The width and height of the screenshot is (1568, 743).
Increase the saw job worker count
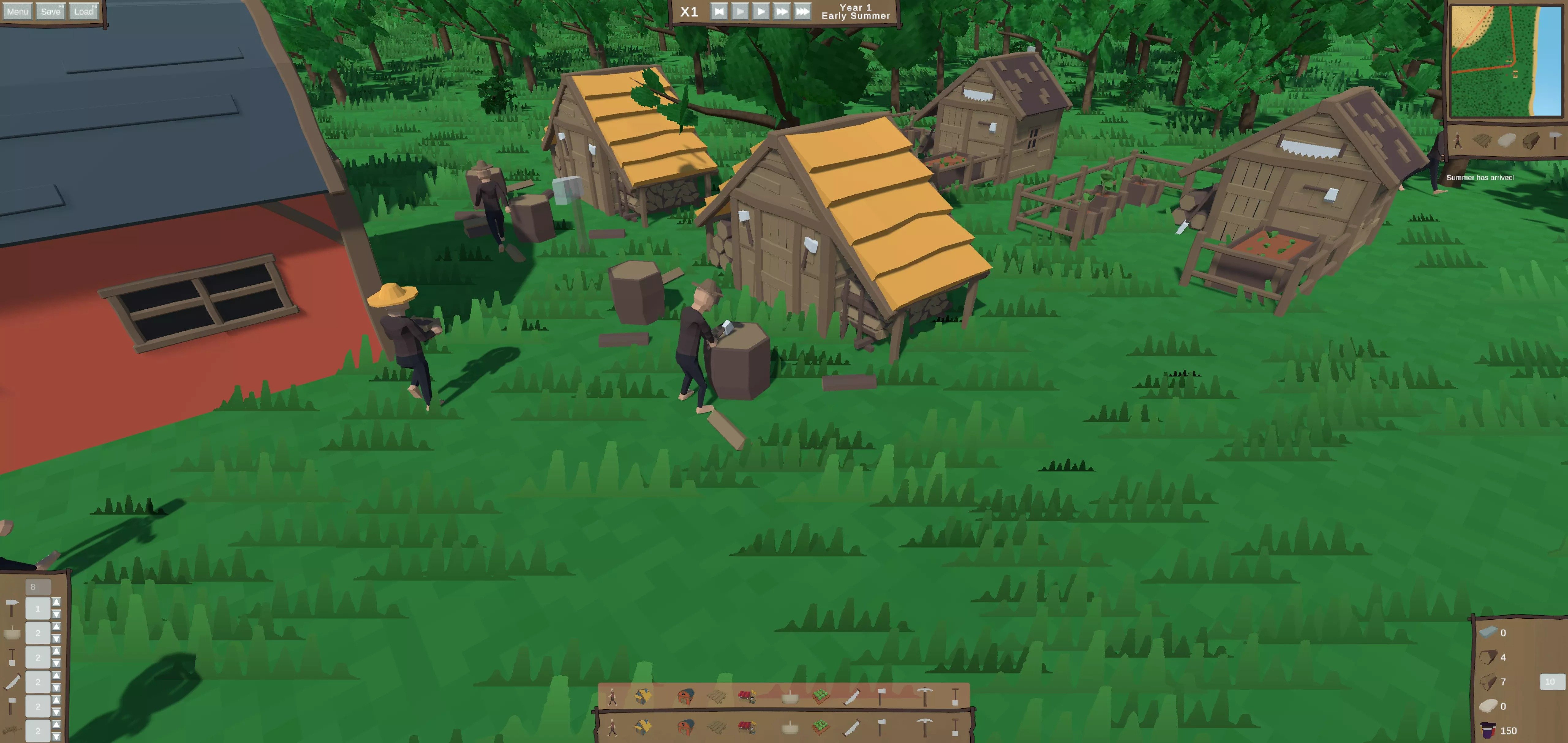pyautogui.click(x=56, y=675)
